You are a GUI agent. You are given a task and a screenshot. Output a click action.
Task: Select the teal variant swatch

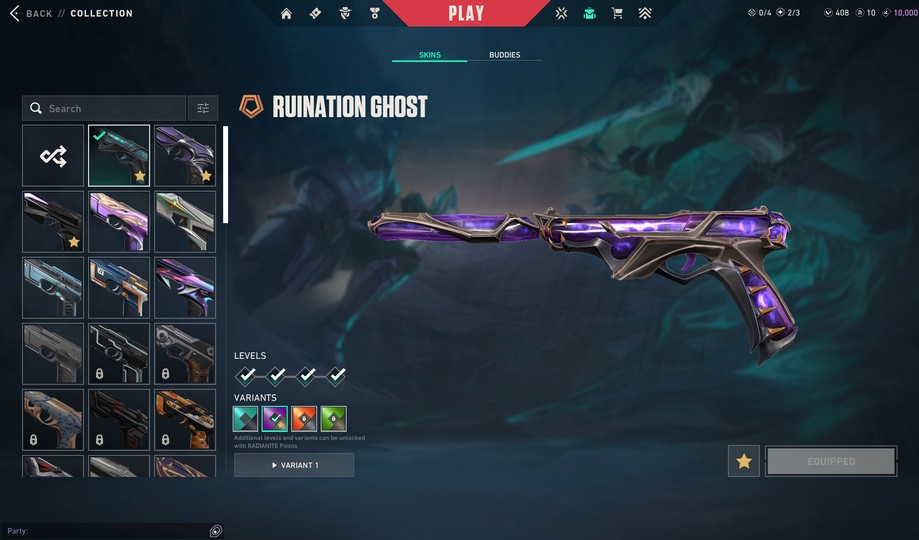pos(246,418)
